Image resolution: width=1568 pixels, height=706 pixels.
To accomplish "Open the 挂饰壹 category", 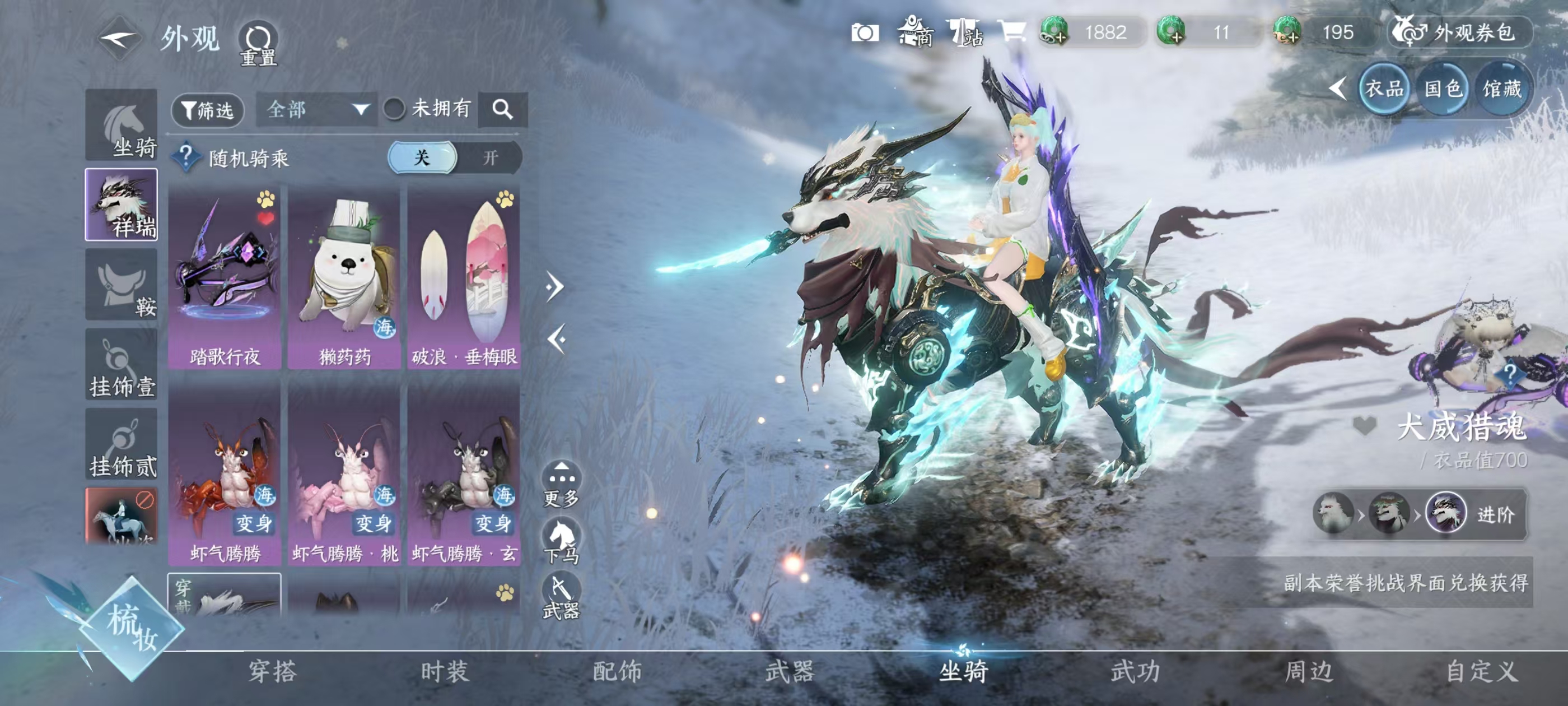I will (122, 365).
